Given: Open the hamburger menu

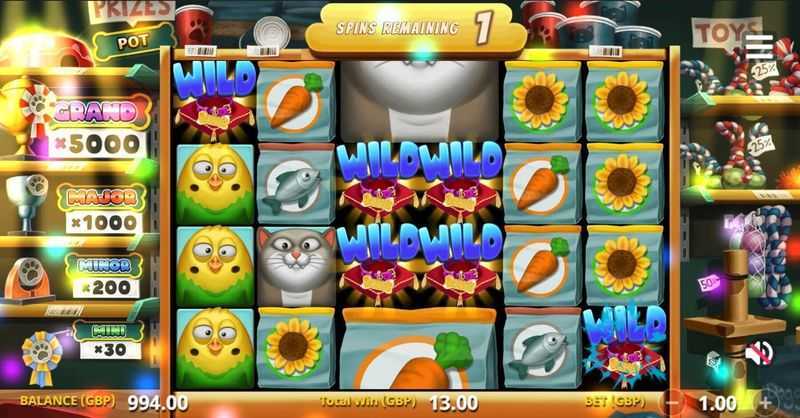Looking at the screenshot, I should click(759, 47).
